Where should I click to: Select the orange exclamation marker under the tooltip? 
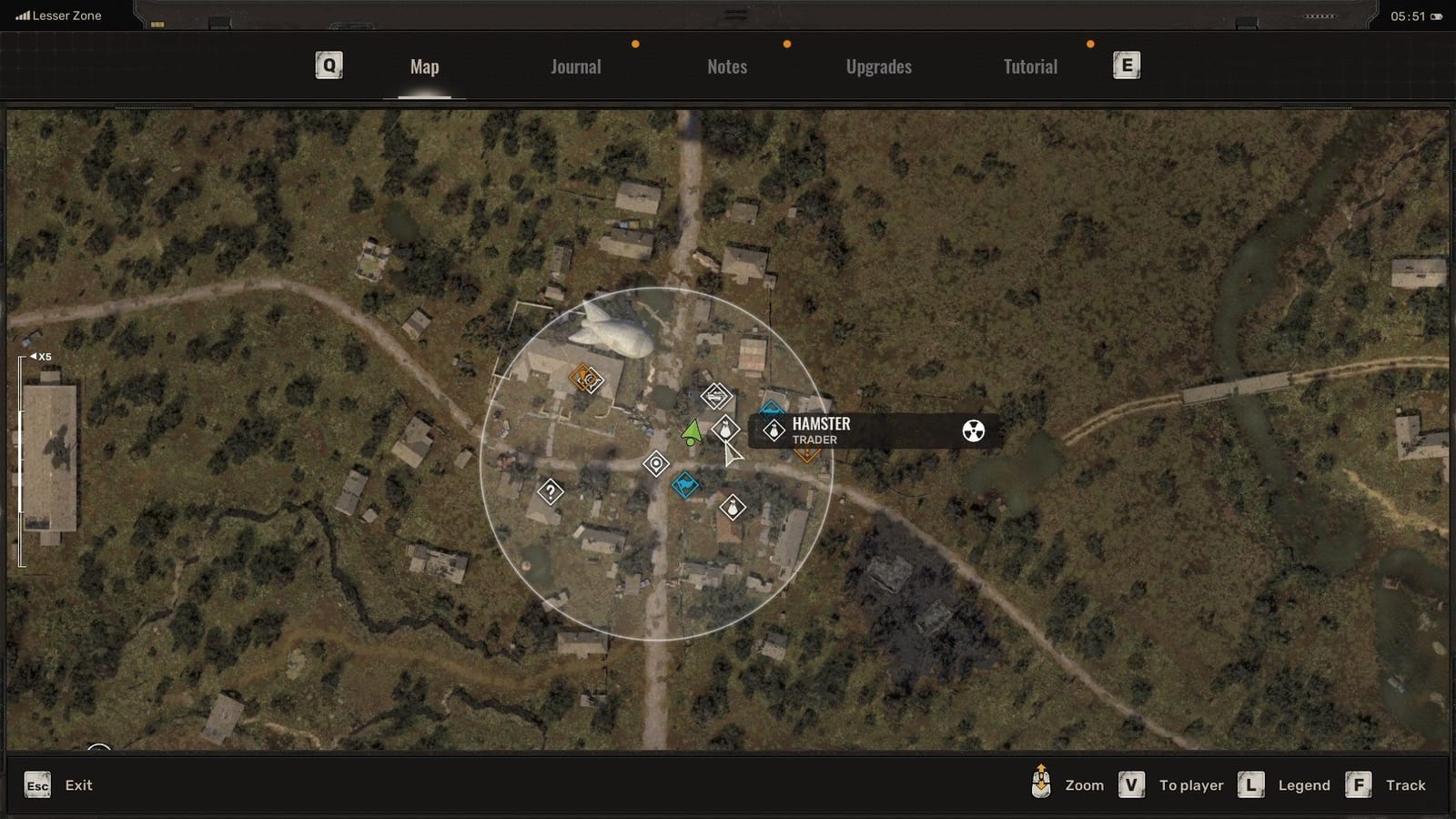(x=807, y=451)
